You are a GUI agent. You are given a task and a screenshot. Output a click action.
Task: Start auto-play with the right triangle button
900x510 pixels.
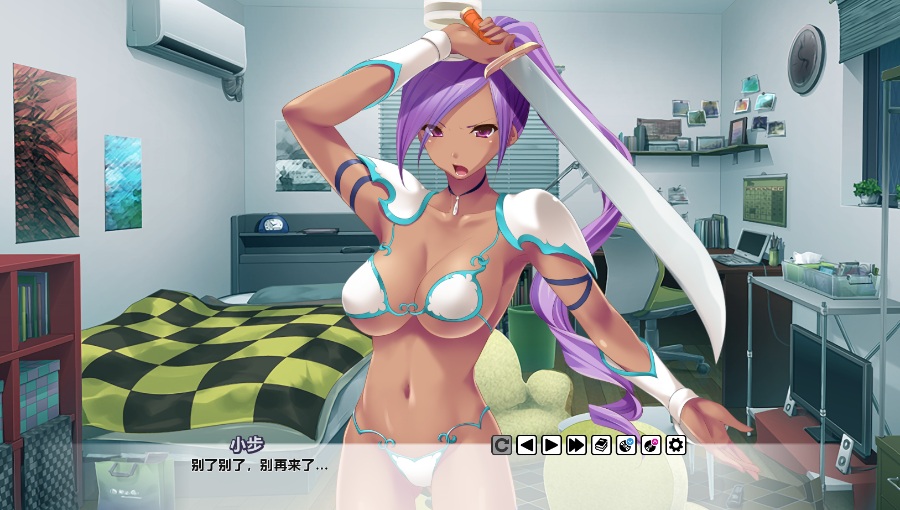coord(551,445)
